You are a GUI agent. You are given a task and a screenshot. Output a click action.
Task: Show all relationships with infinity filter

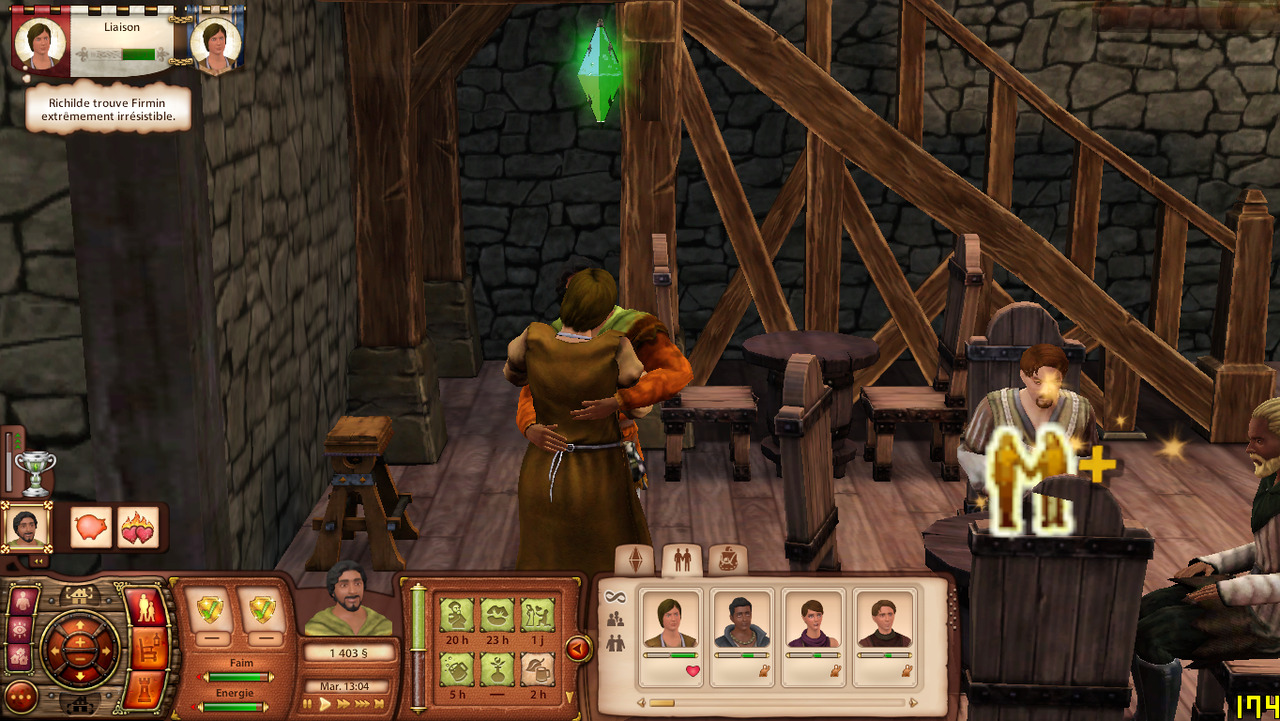pyautogui.click(x=615, y=597)
